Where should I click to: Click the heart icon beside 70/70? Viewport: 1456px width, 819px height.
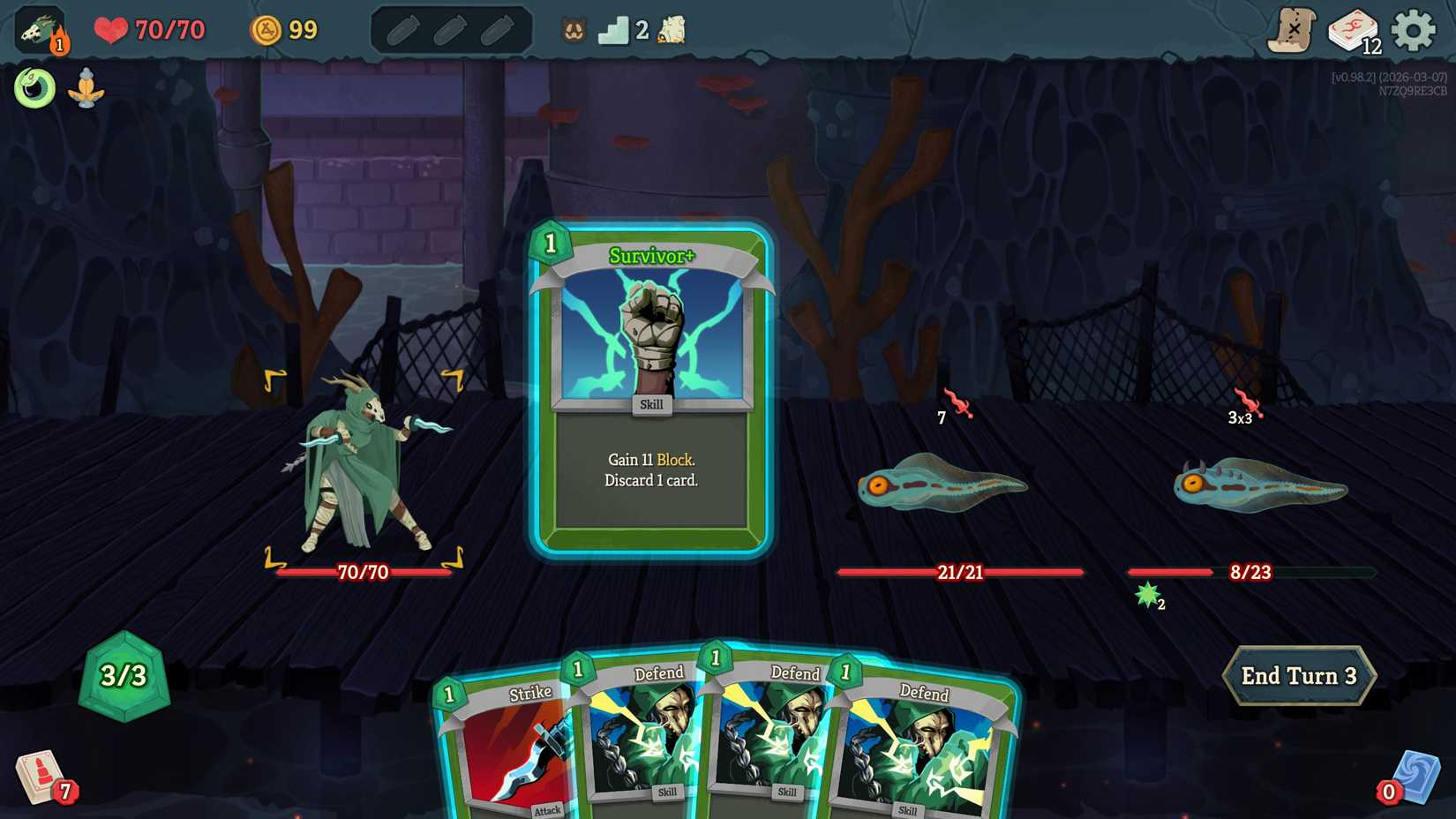pos(109,29)
